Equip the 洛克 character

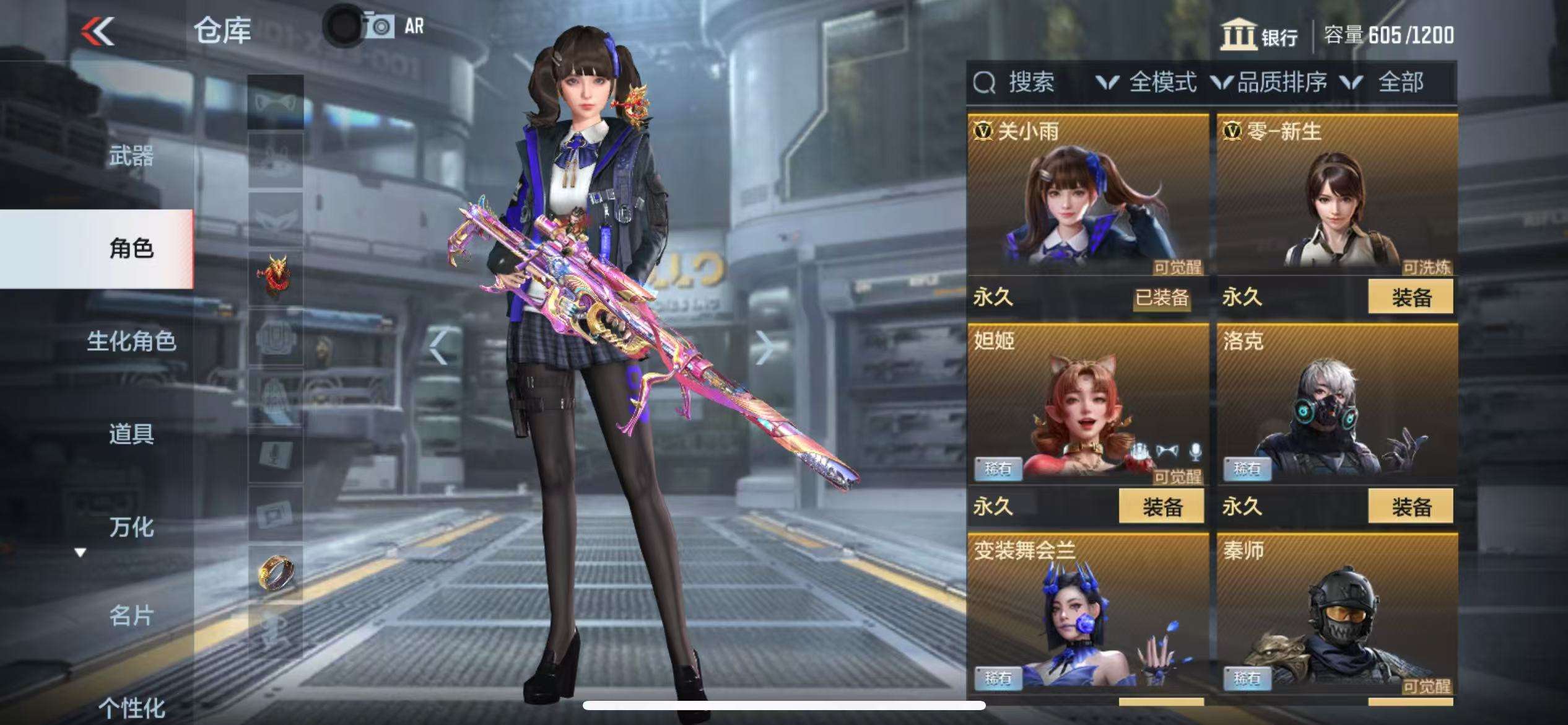[x=1410, y=507]
